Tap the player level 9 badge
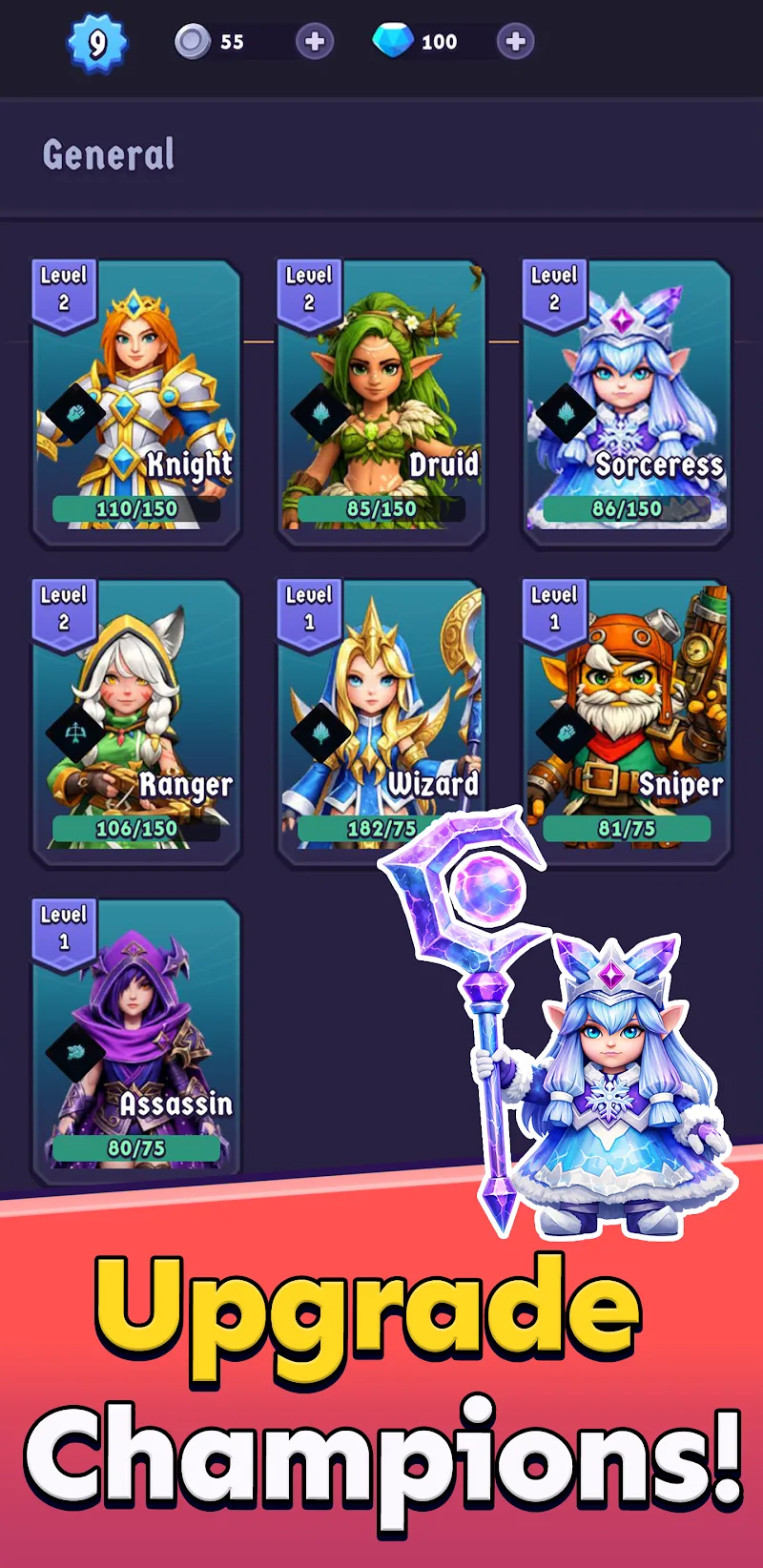Screen dimensions: 763x1568 pos(97,43)
